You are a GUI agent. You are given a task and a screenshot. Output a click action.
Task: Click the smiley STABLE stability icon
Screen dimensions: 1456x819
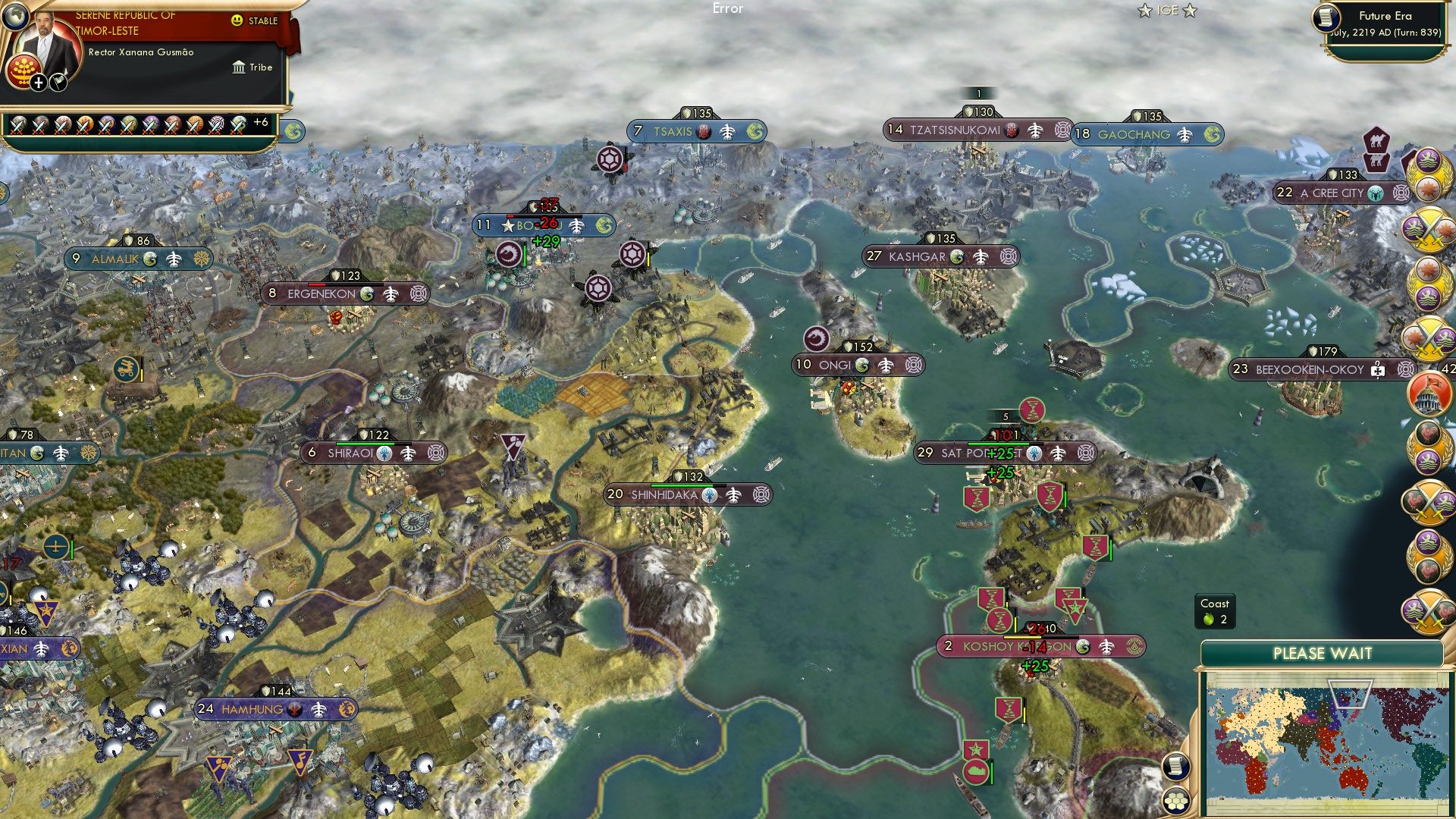(238, 21)
